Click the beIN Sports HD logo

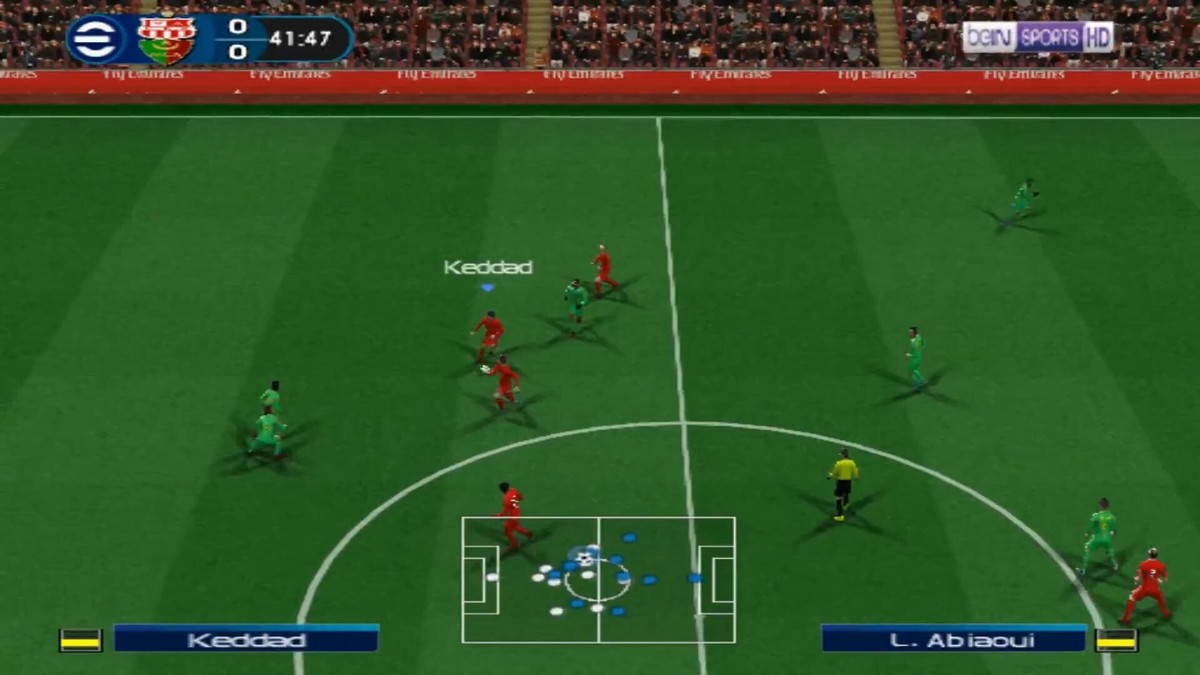point(1038,37)
